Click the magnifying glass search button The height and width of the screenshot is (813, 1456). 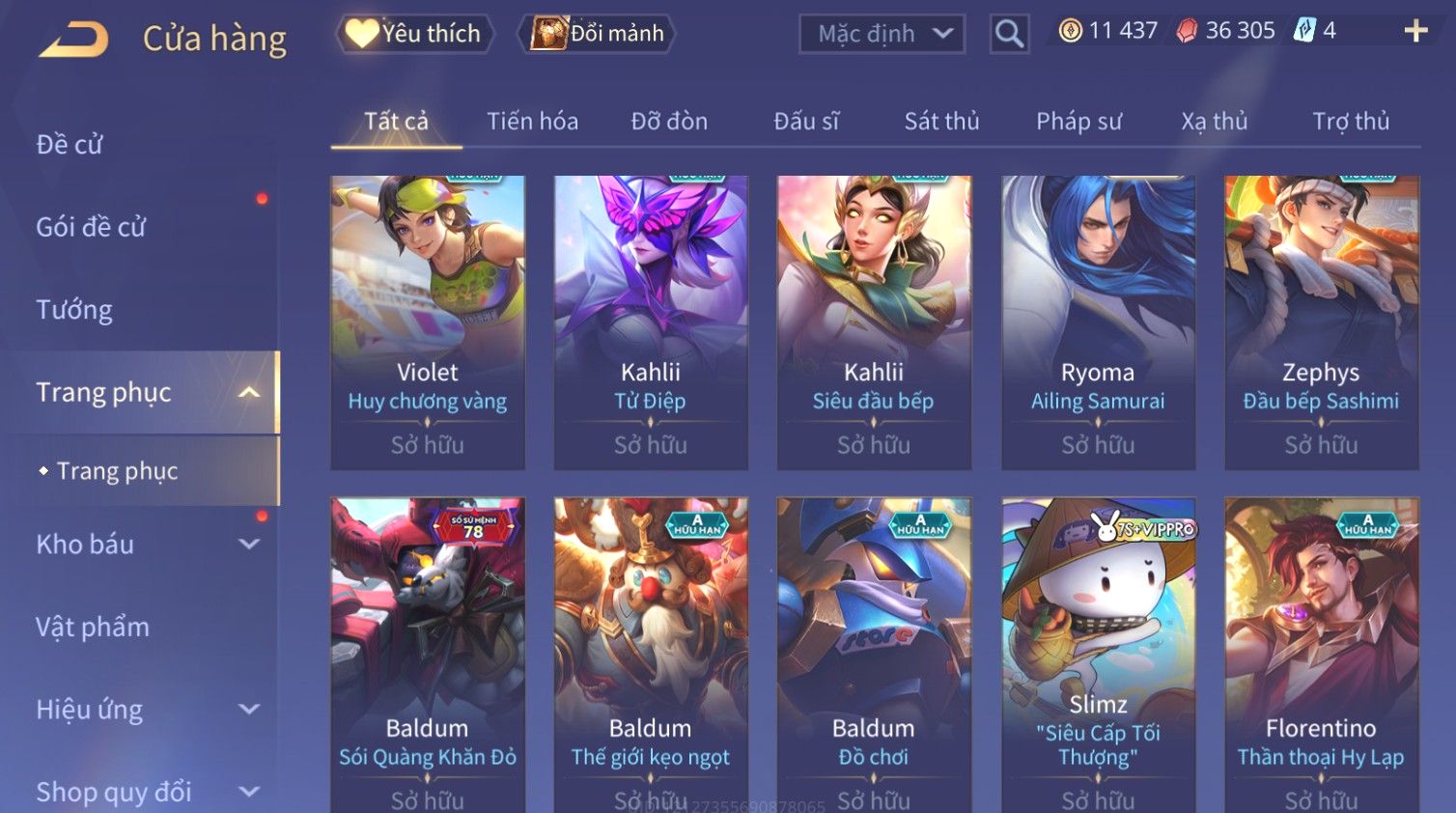click(x=1009, y=34)
